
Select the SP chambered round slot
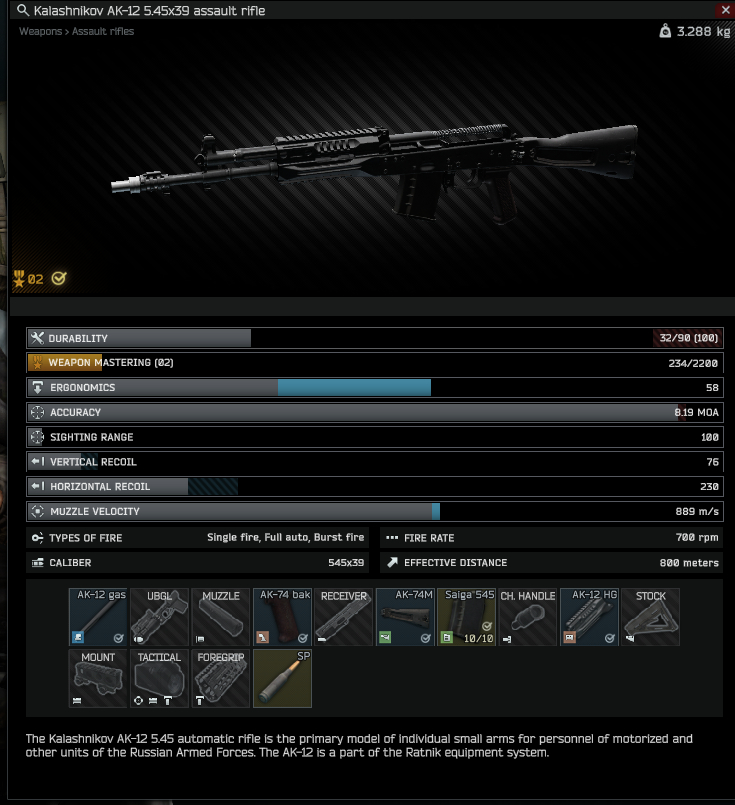283,678
